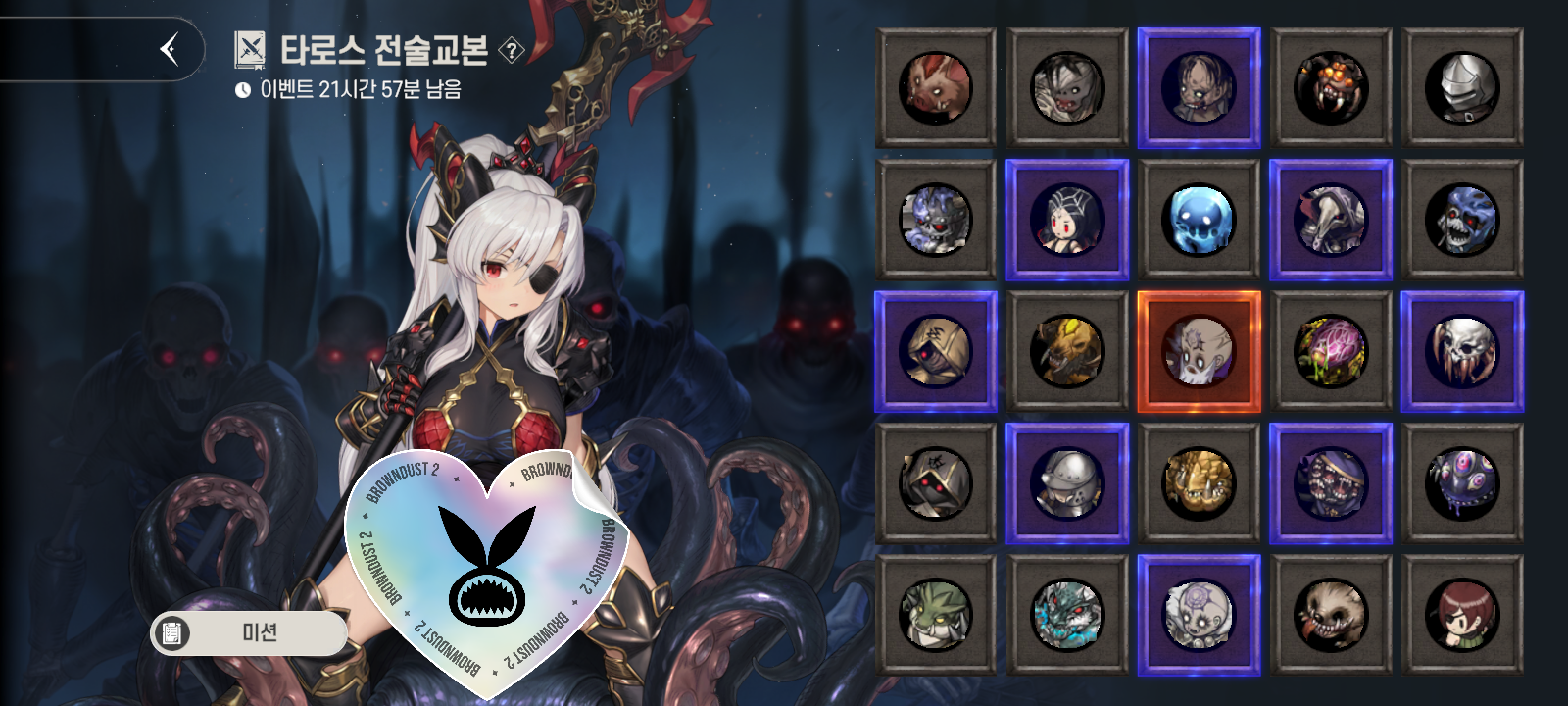The height and width of the screenshot is (706, 1568).
Task: Select the blue slime skull monster icon
Action: pos(1200,220)
